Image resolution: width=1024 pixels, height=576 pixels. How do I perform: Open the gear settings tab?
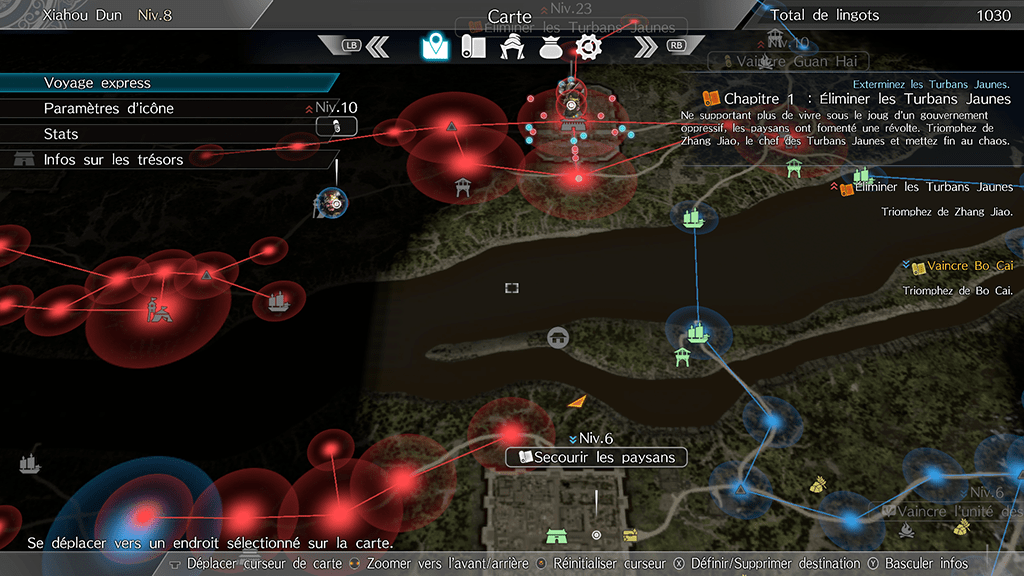(x=589, y=46)
